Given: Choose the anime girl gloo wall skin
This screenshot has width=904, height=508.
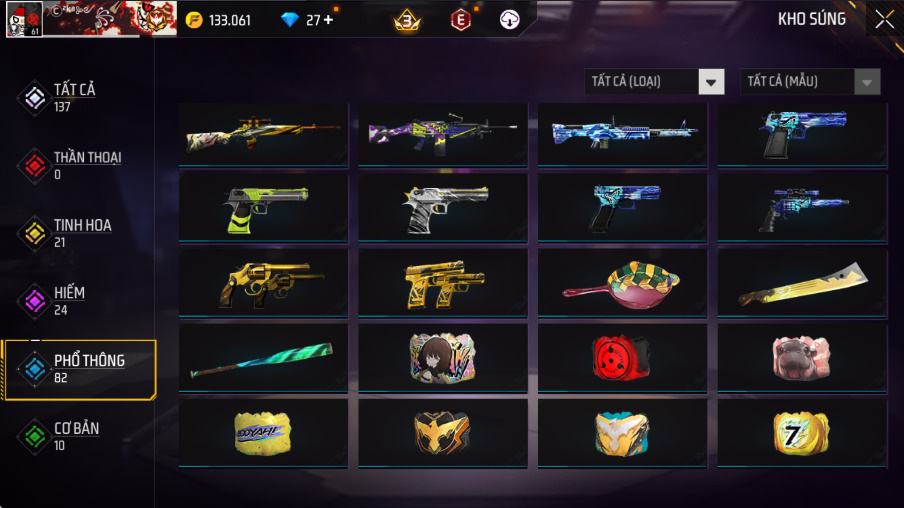Looking at the screenshot, I should (x=442, y=357).
